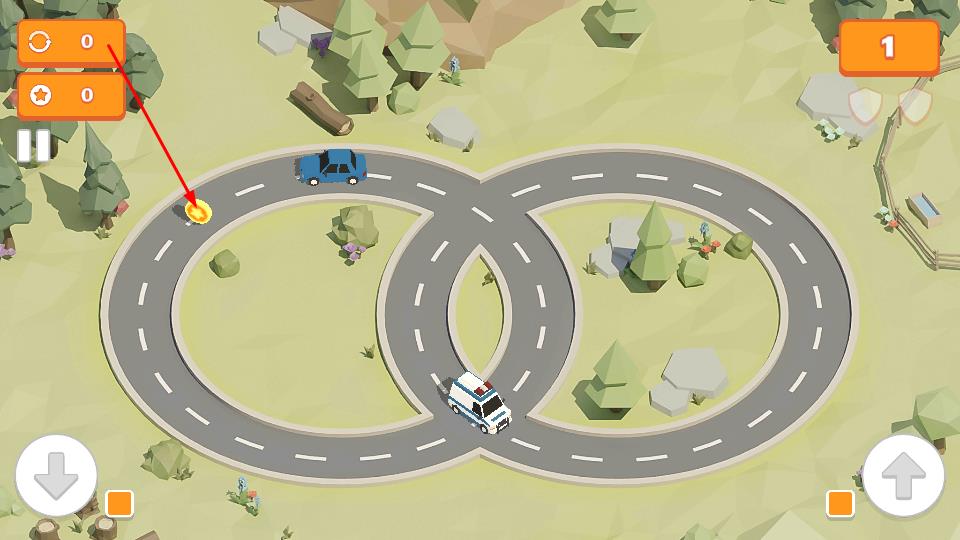Tap the down arrow control button
The image size is (960, 540).
(x=56, y=475)
